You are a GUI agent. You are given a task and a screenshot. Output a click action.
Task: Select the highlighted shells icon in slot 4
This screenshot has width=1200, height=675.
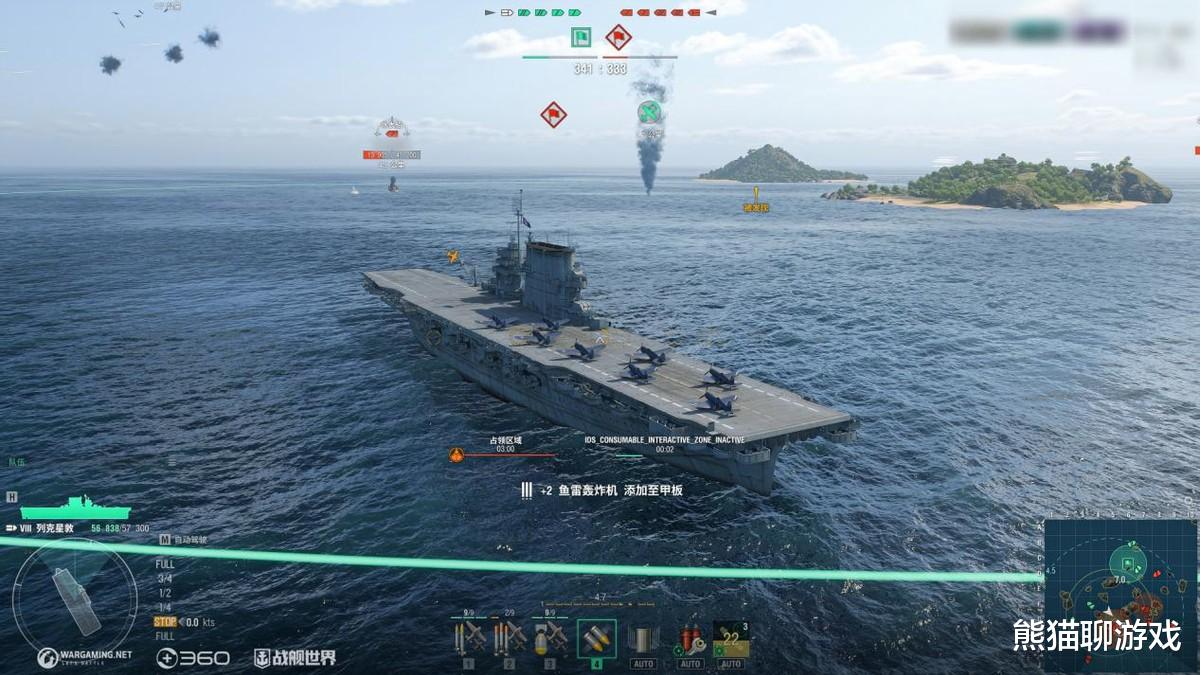pyautogui.click(x=597, y=638)
